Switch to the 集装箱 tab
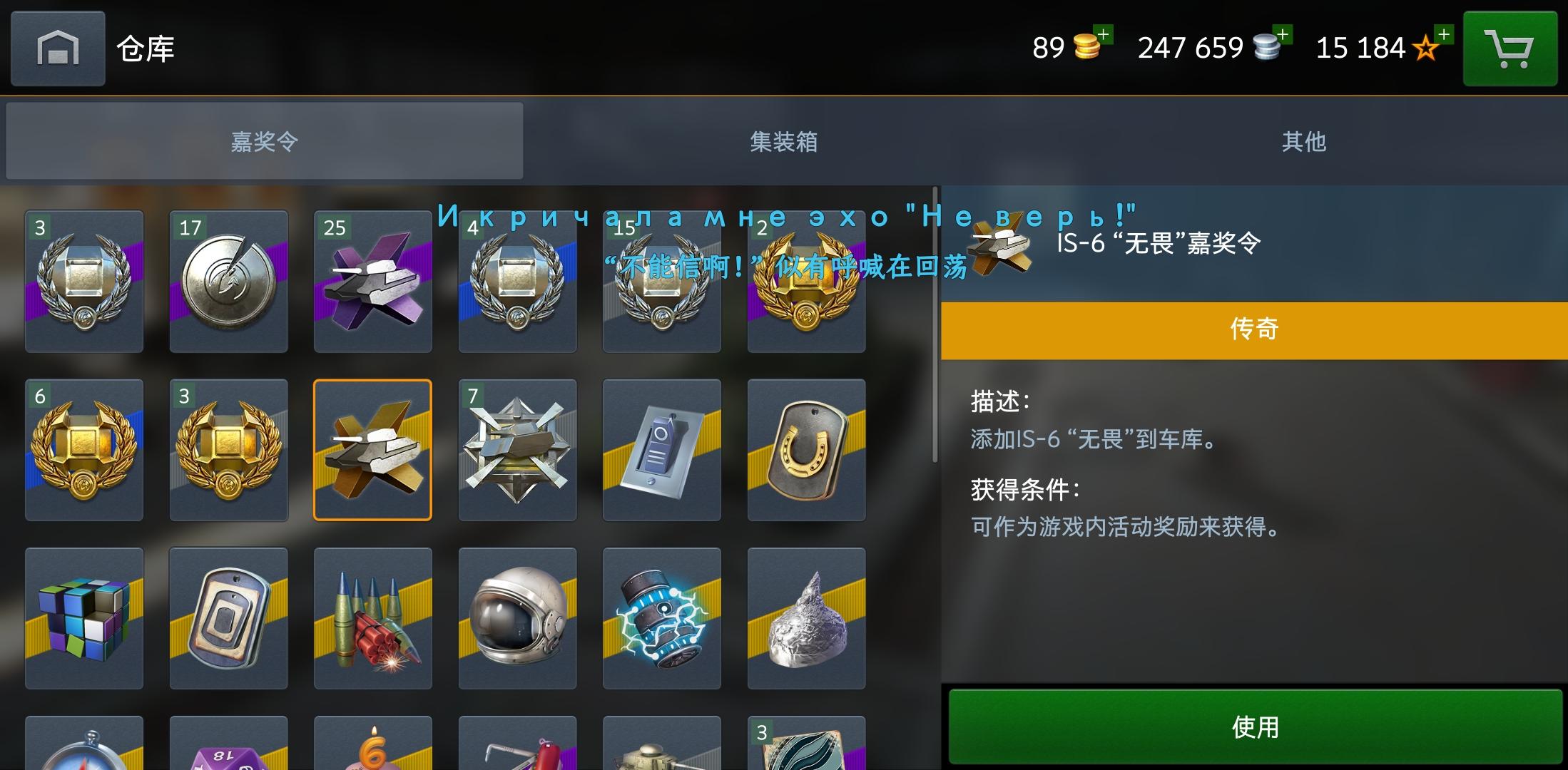 pyautogui.click(x=785, y=141)
